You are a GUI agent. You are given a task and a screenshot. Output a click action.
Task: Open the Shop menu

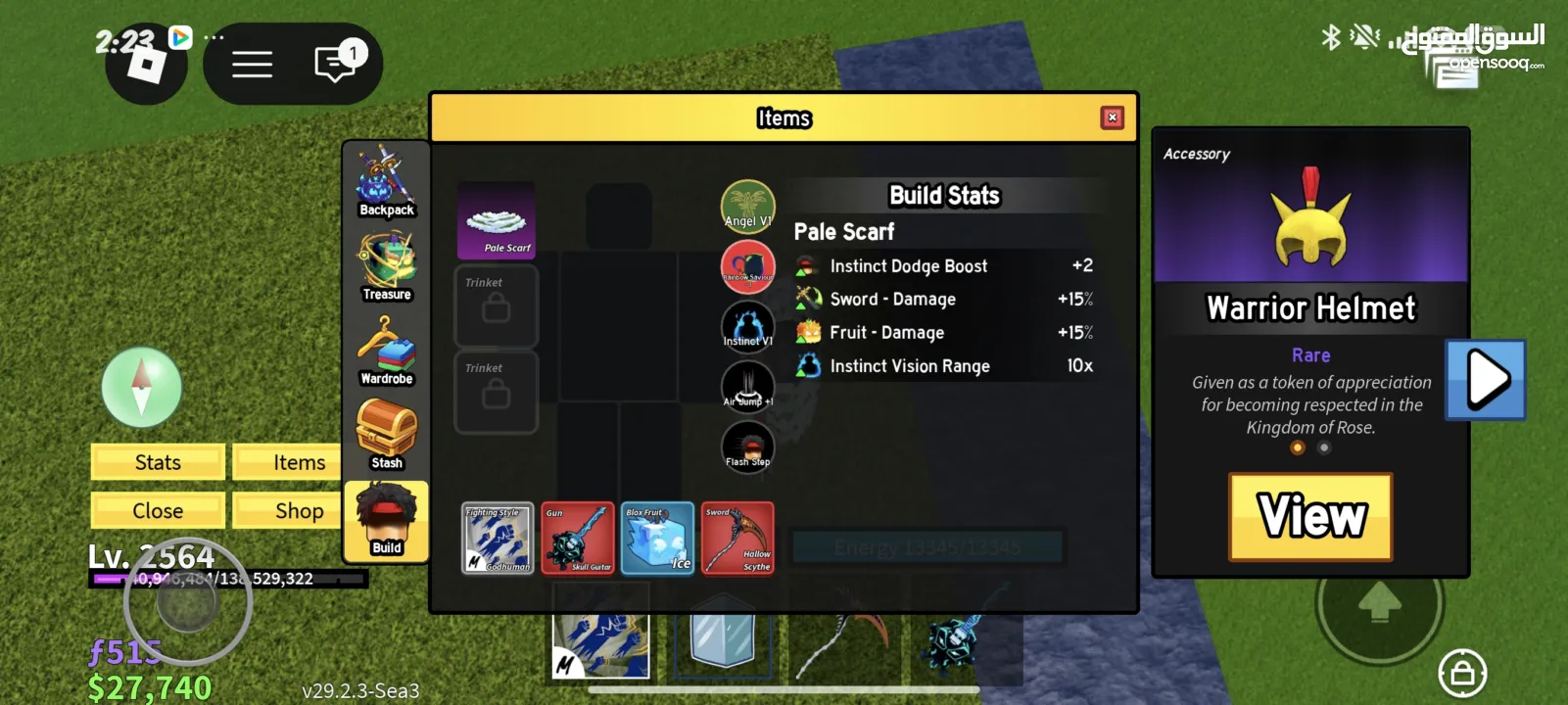click(x=299, y=510)
